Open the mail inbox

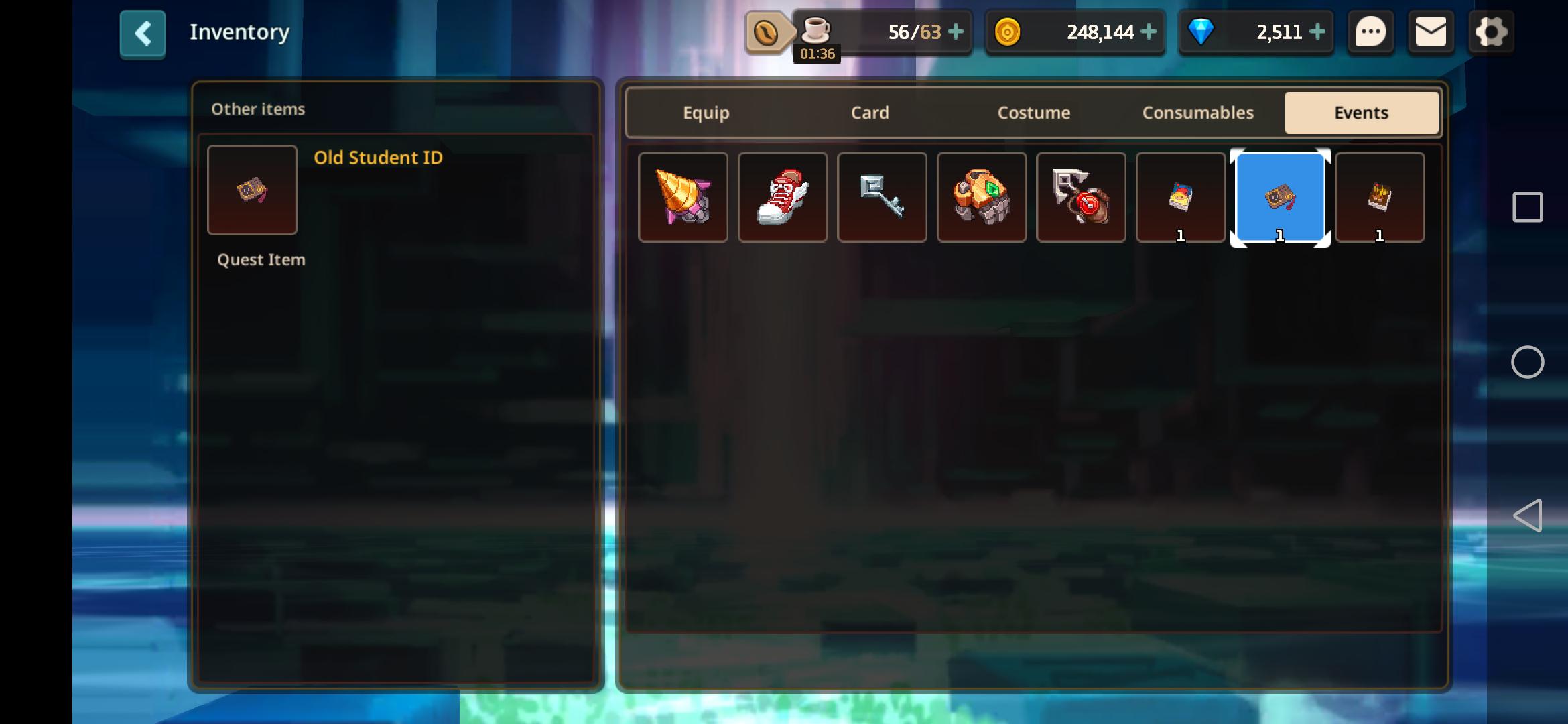(x=1431, y=32)
